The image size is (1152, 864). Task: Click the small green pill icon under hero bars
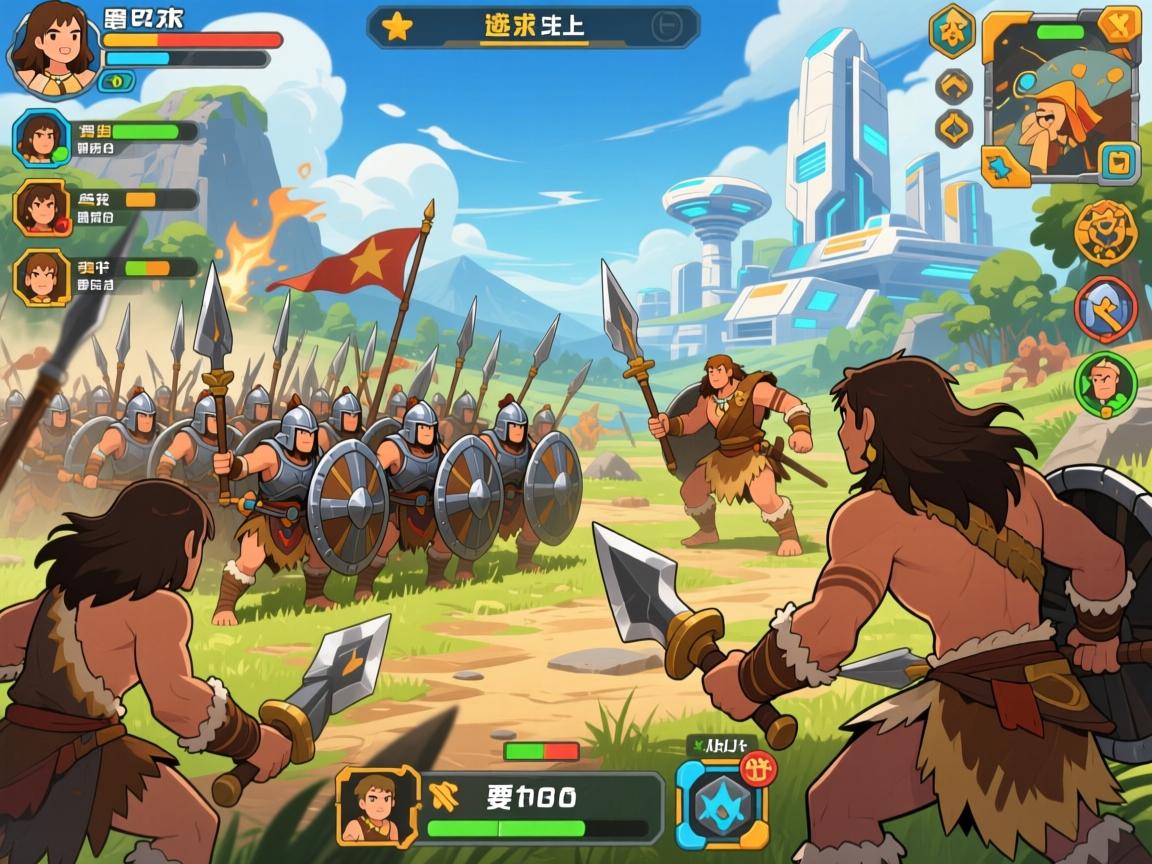[117, 81]
